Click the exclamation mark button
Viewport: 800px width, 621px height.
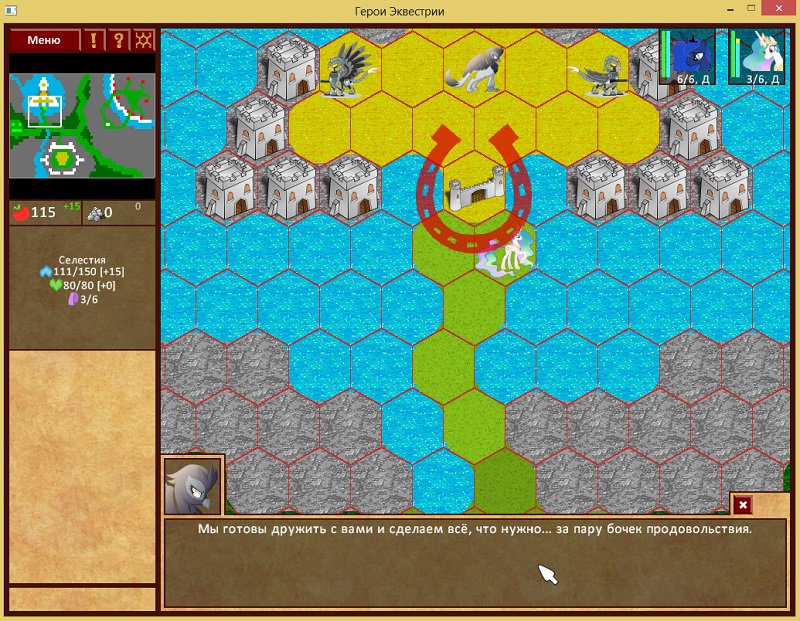pyautogui.click(x=95, y=40)
